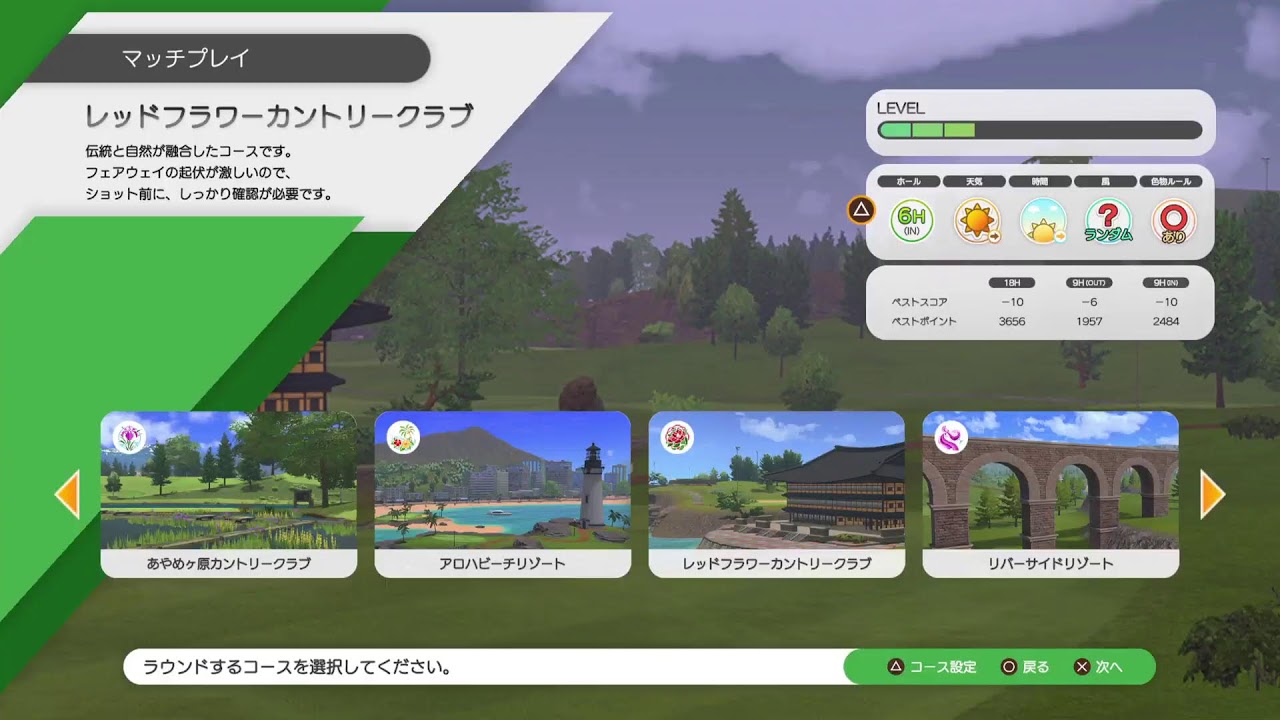Change the sunny weather setting
The width and height of the screenshot is (1280, 720).
(x=976, y=221)
